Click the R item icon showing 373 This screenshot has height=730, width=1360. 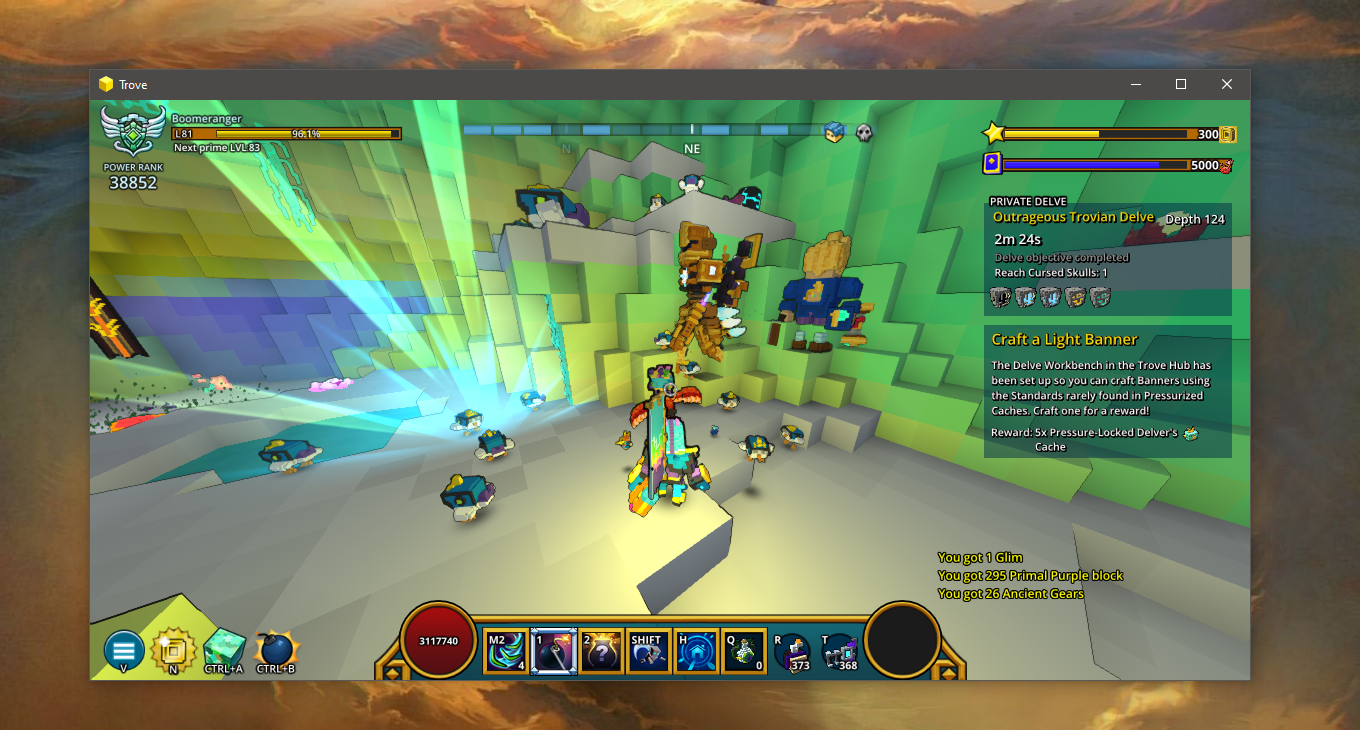pyautogui.click(x=793, y=650)
